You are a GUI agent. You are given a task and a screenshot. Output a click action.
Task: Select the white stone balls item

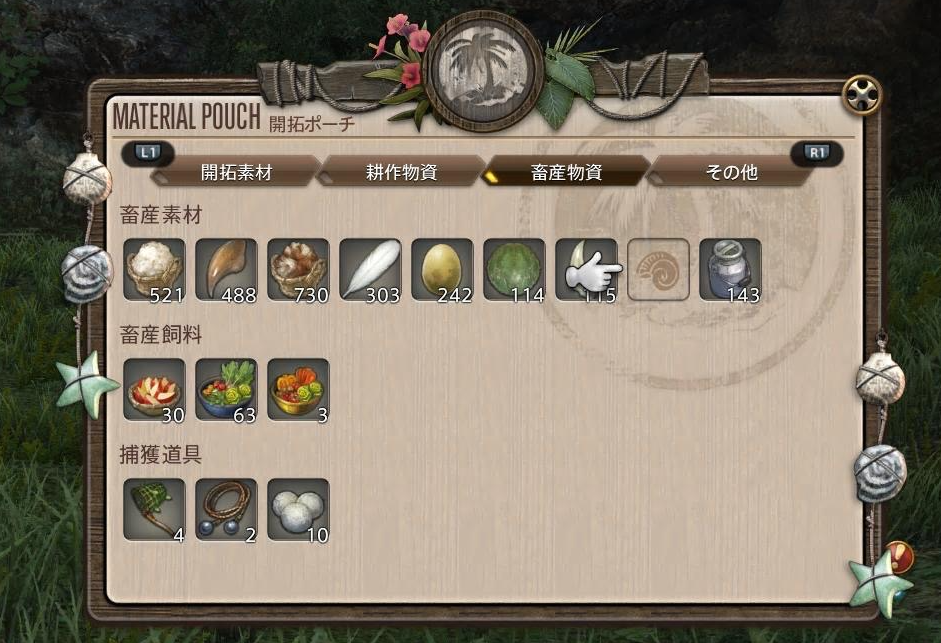298,509
